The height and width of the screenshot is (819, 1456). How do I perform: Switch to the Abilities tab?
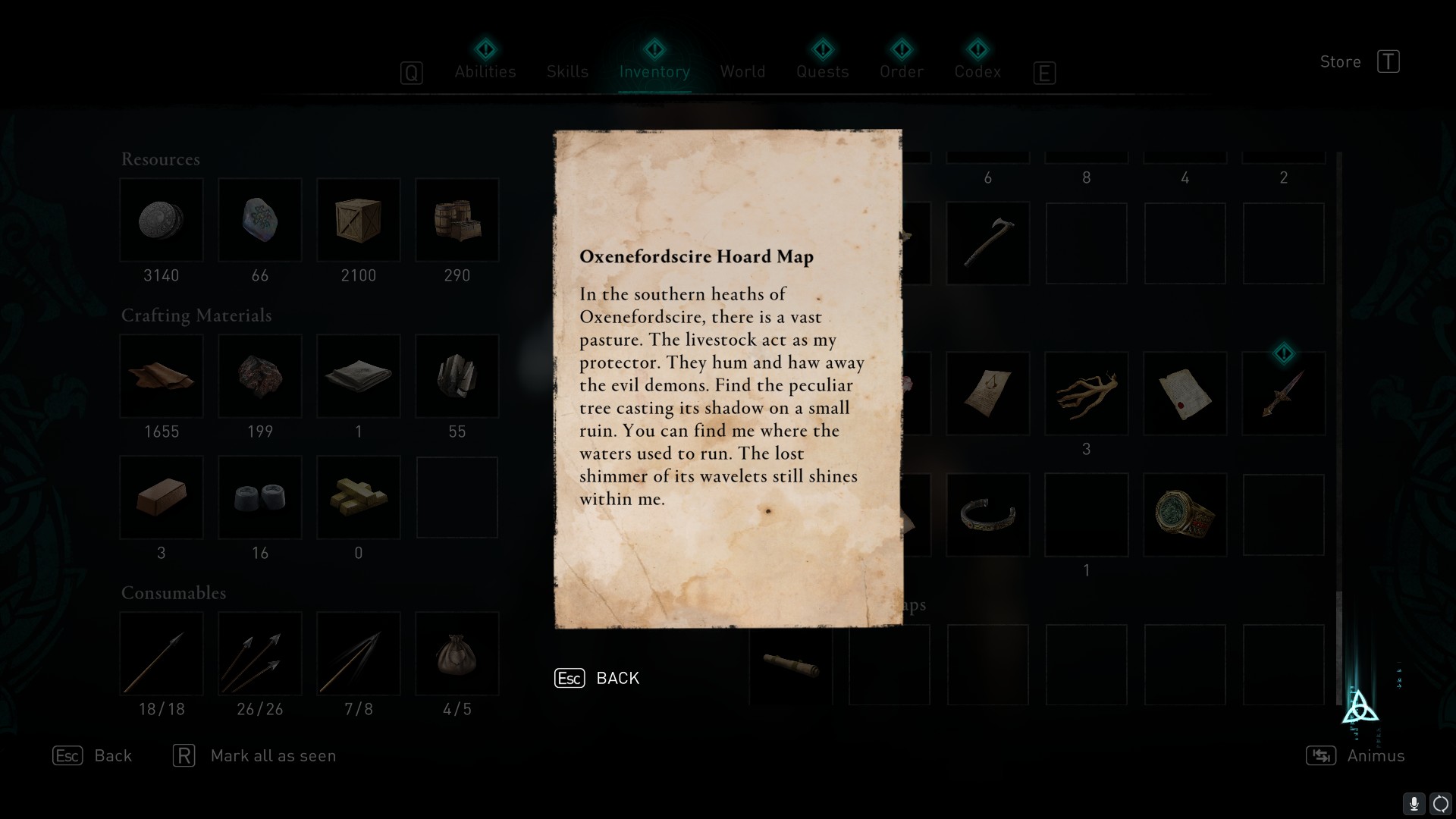pyautogui.click(x=485, y=71)
